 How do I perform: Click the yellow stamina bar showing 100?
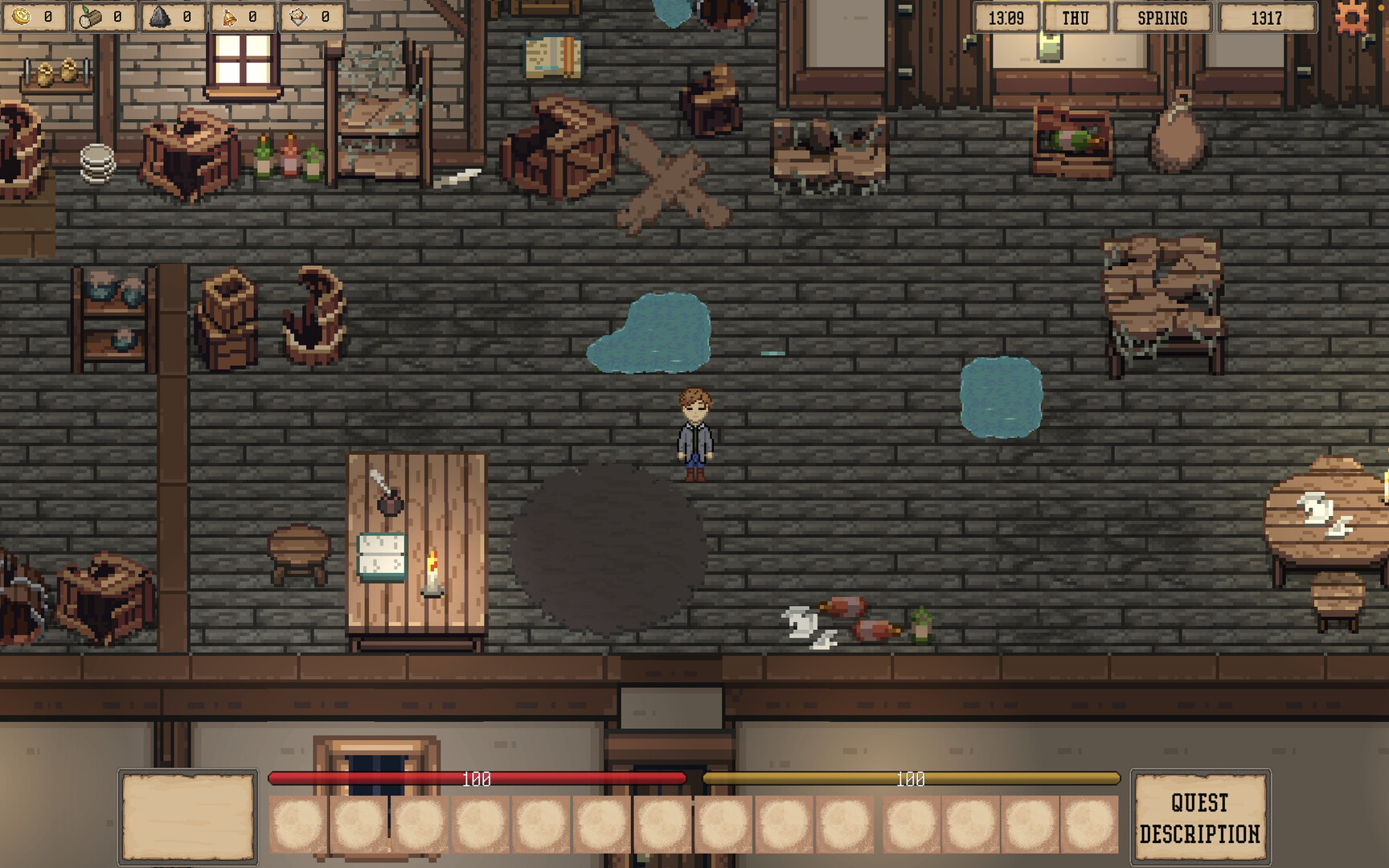click(909, 778)
